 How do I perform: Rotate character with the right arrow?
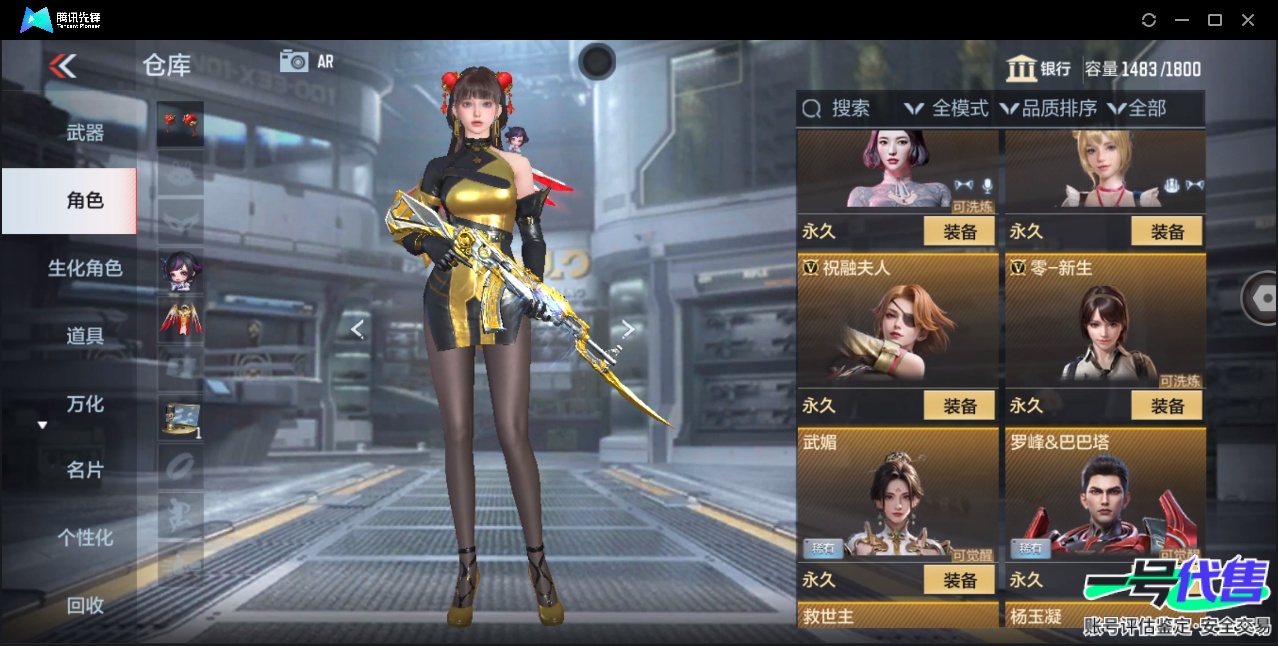pos(628,329)
